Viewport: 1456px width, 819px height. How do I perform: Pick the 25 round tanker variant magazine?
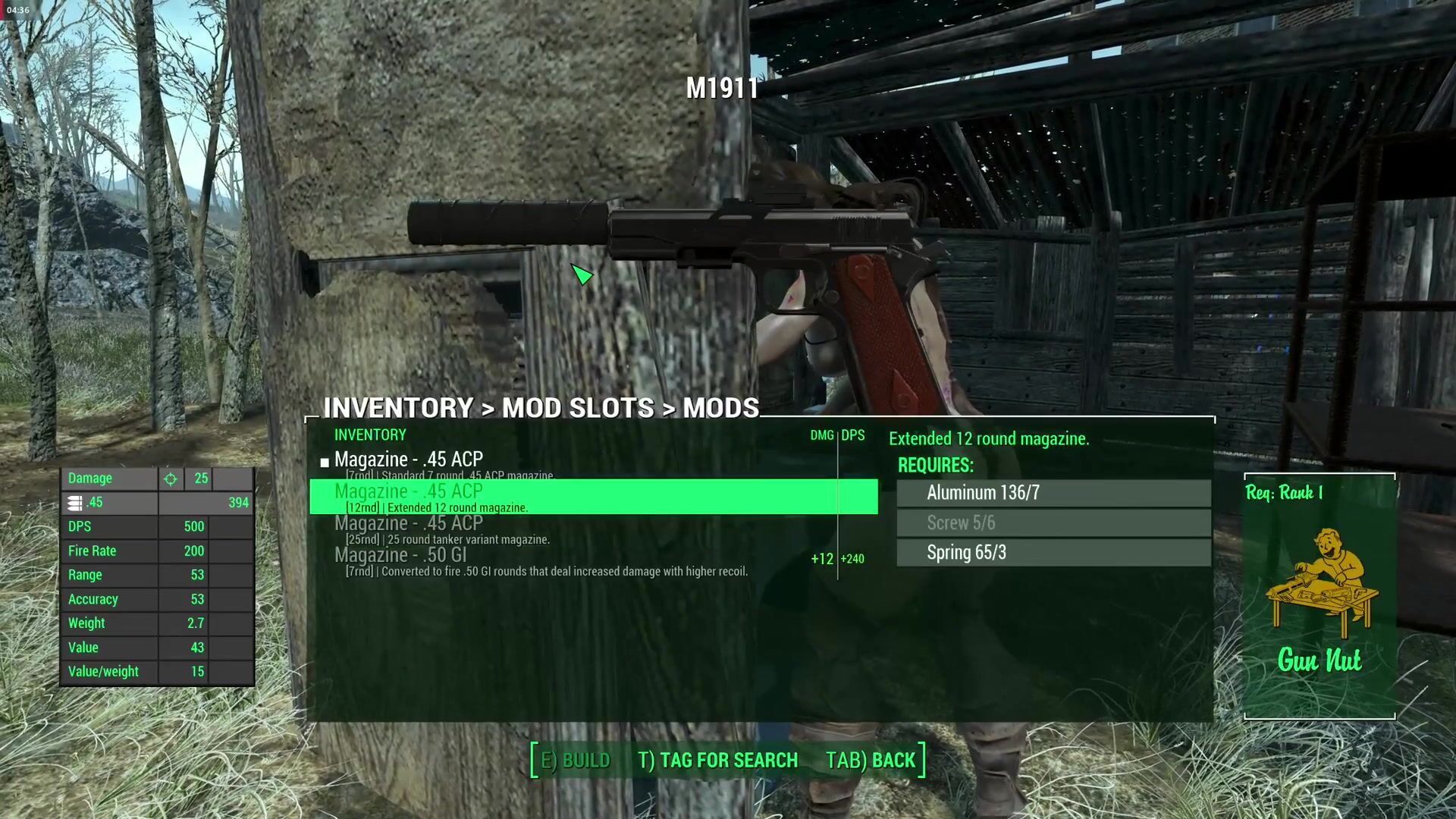click(x=409, y=529)
